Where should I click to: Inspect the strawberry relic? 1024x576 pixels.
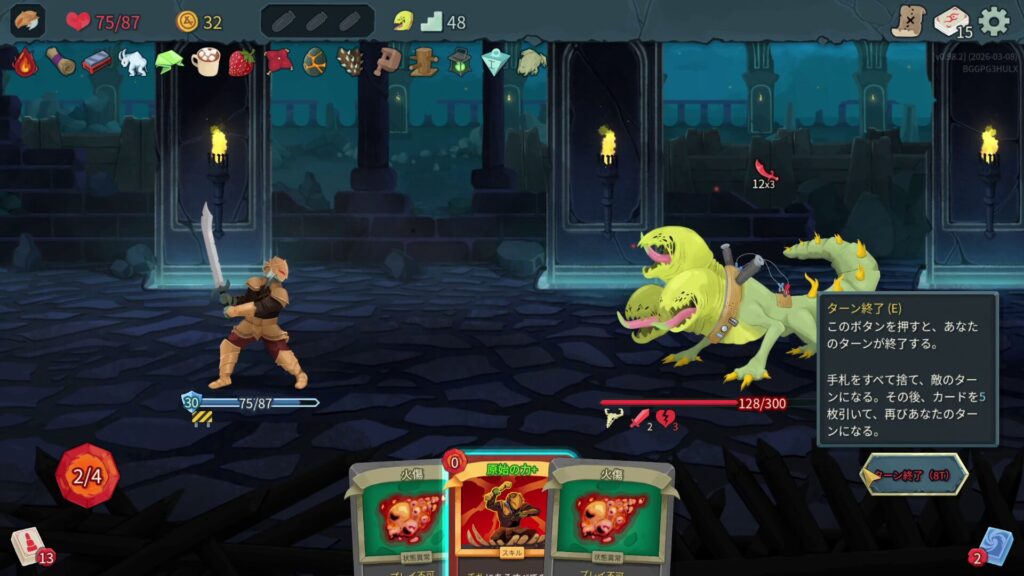(242, 62)
